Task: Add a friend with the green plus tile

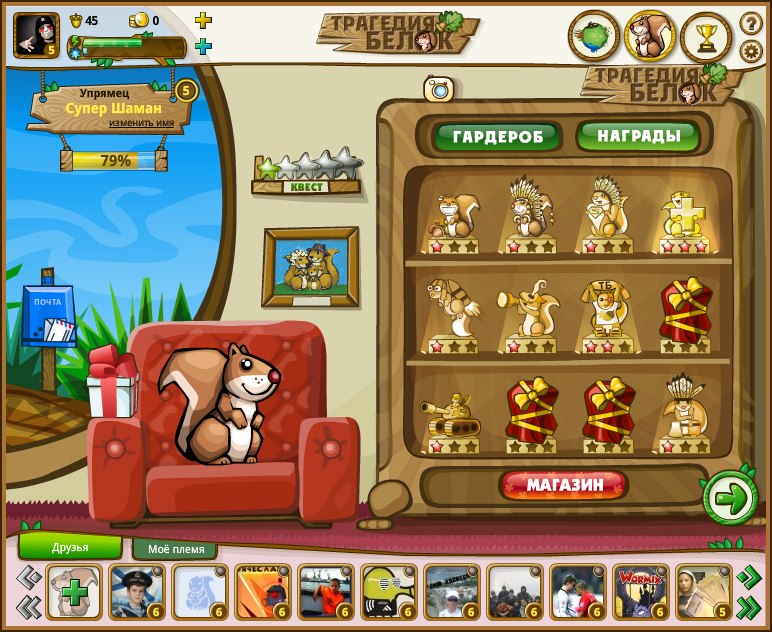Action: pyautogui.click(x=75, y=592)
